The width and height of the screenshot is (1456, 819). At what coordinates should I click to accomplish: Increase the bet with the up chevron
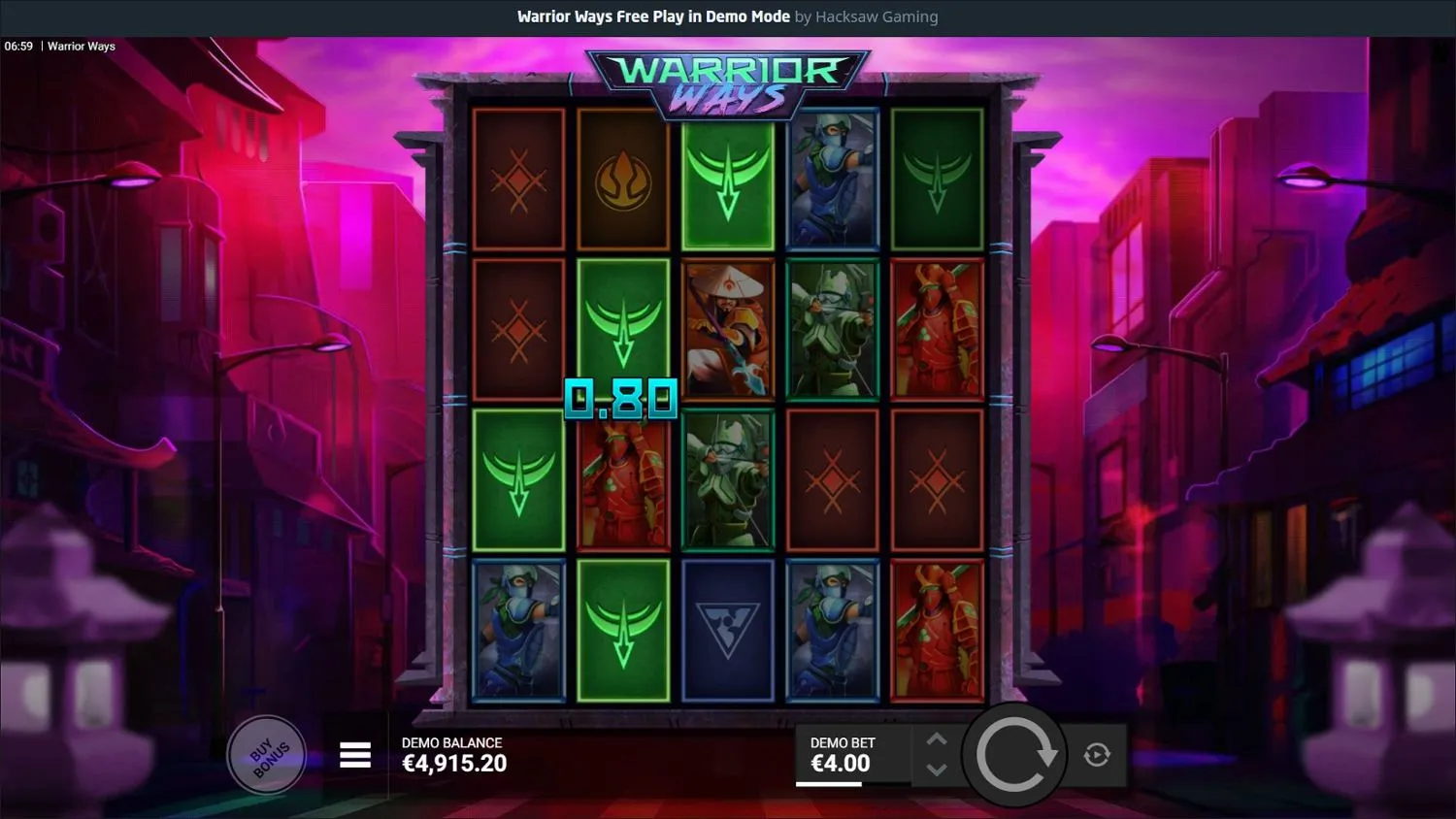point(936,739)
